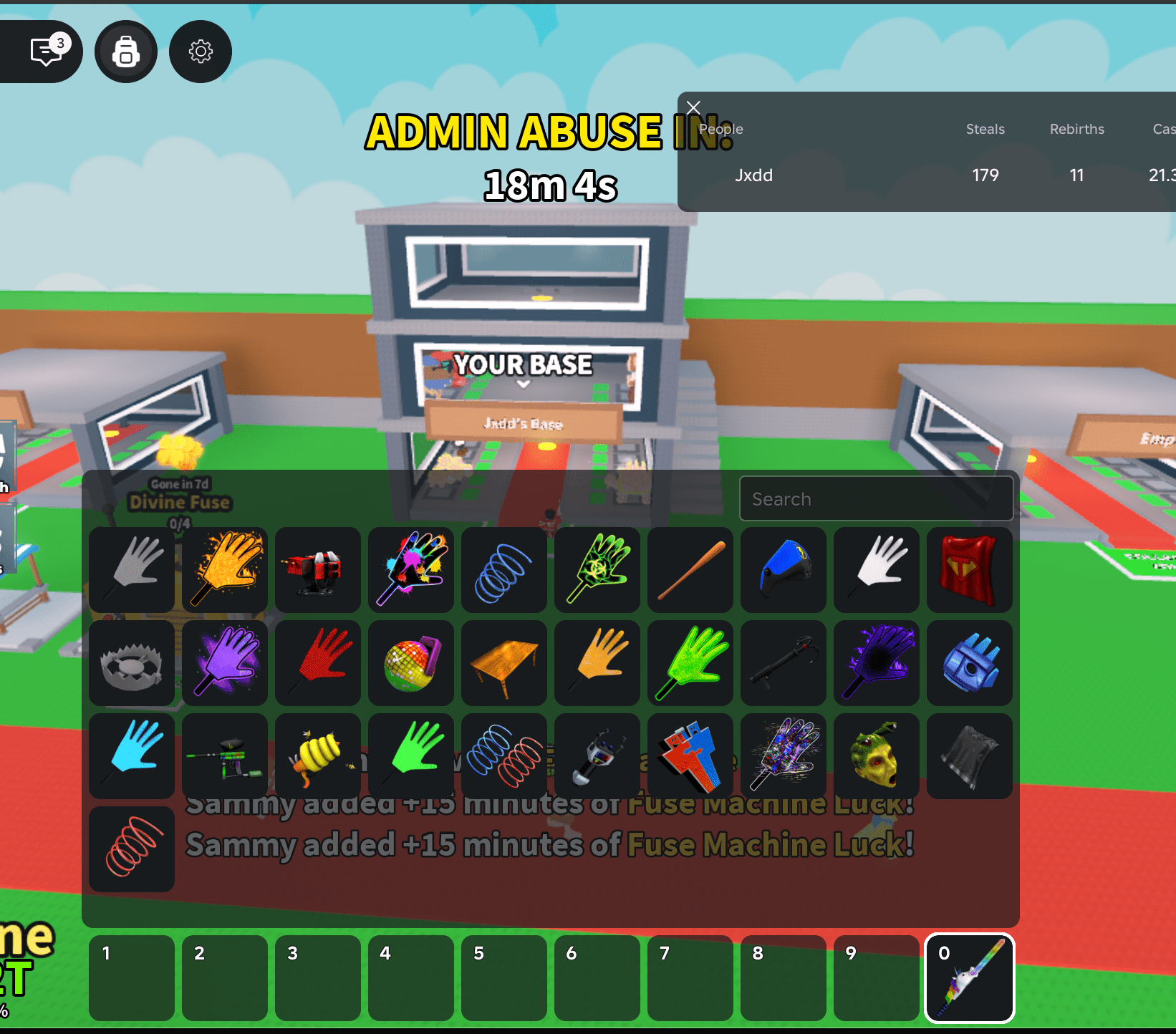Select the baseball bat item
Viewport: 1176px width, 1034px height.
tap(690, 570)
